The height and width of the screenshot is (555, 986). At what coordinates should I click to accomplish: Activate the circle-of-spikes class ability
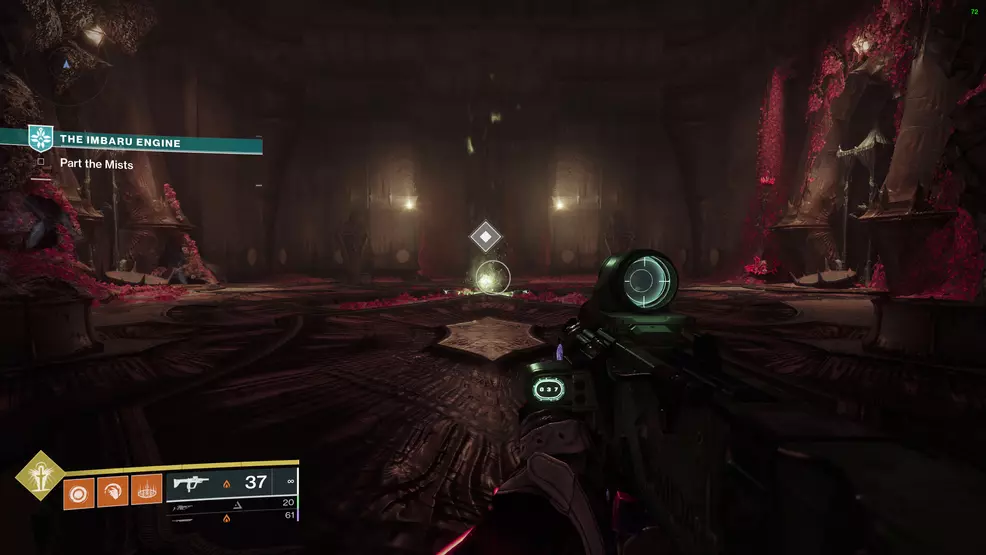(146, 491)
